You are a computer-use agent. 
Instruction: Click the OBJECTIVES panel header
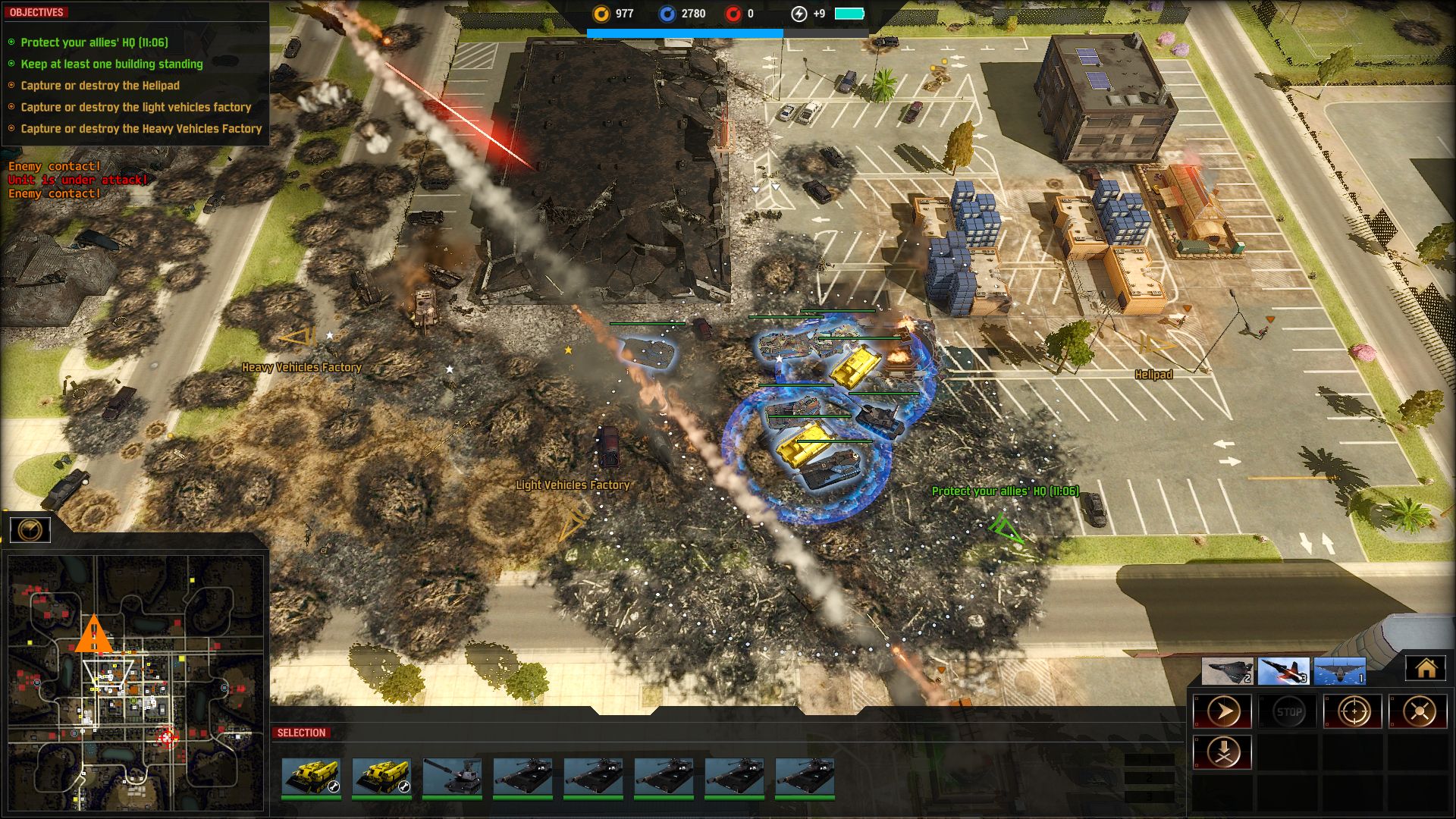pyautogui.click(x=36, y=12)
